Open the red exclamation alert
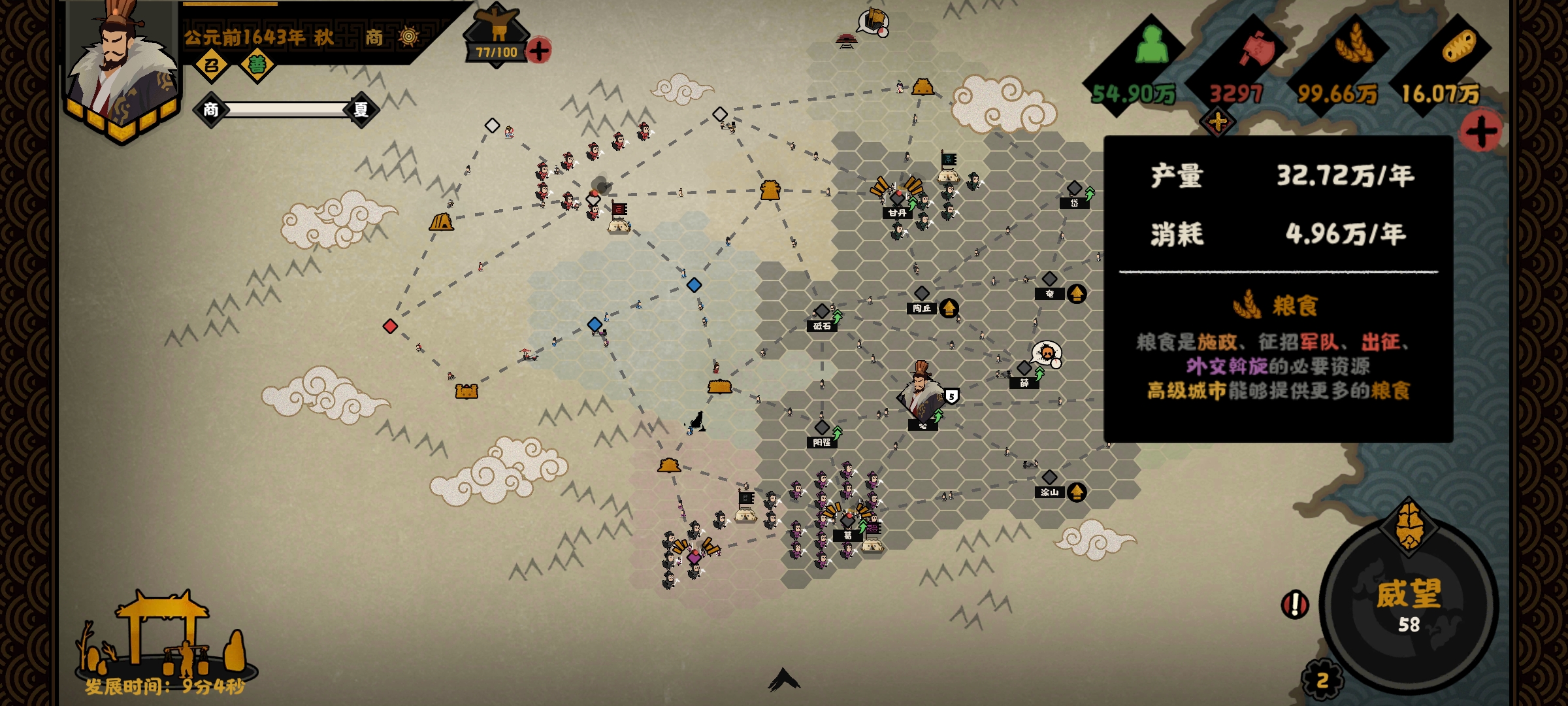Image resolution: width=1568 pixels, height=706 pixels. (x=1294, y=604)
